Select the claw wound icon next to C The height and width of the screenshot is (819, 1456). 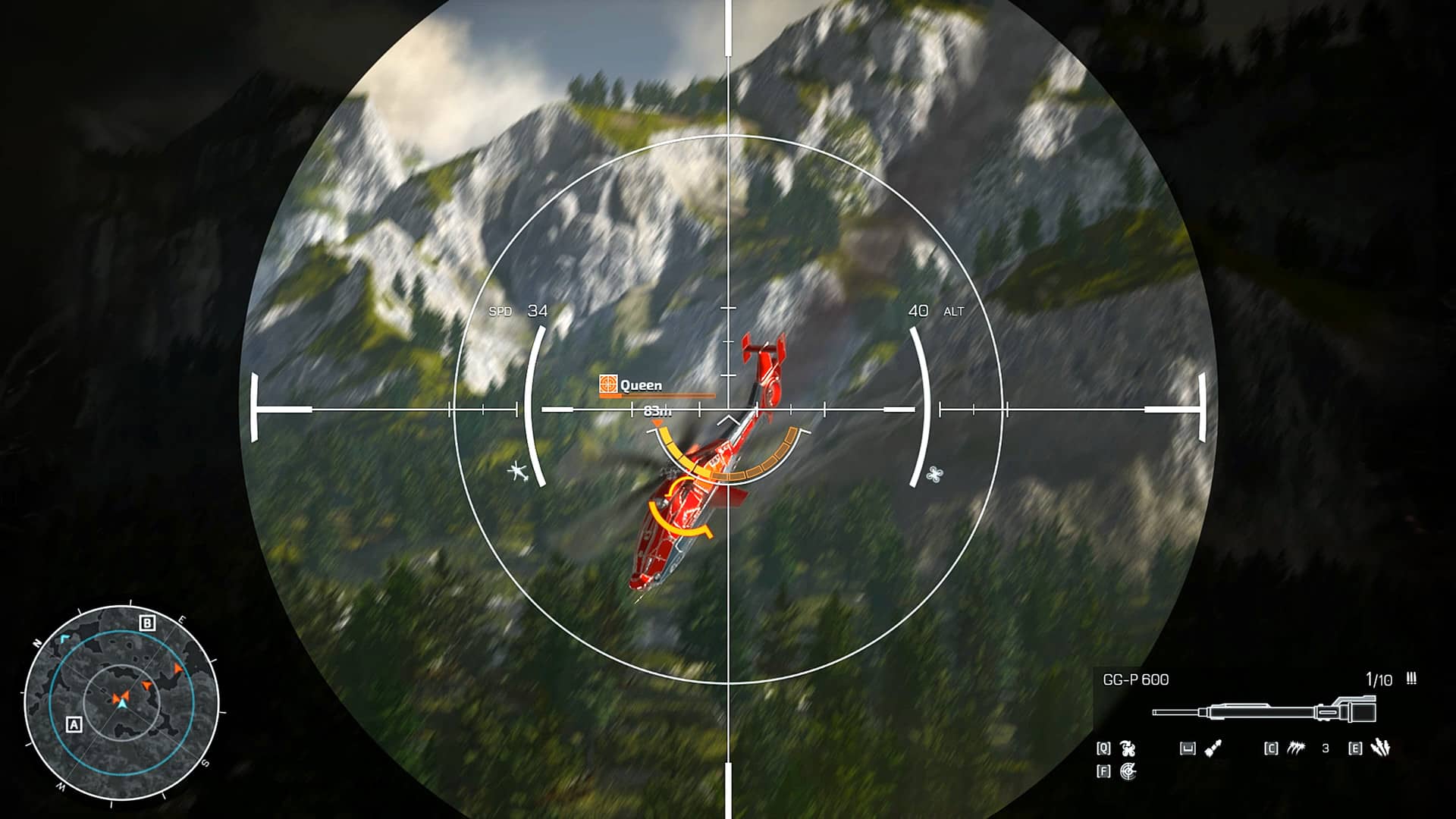click(1297, 749)
